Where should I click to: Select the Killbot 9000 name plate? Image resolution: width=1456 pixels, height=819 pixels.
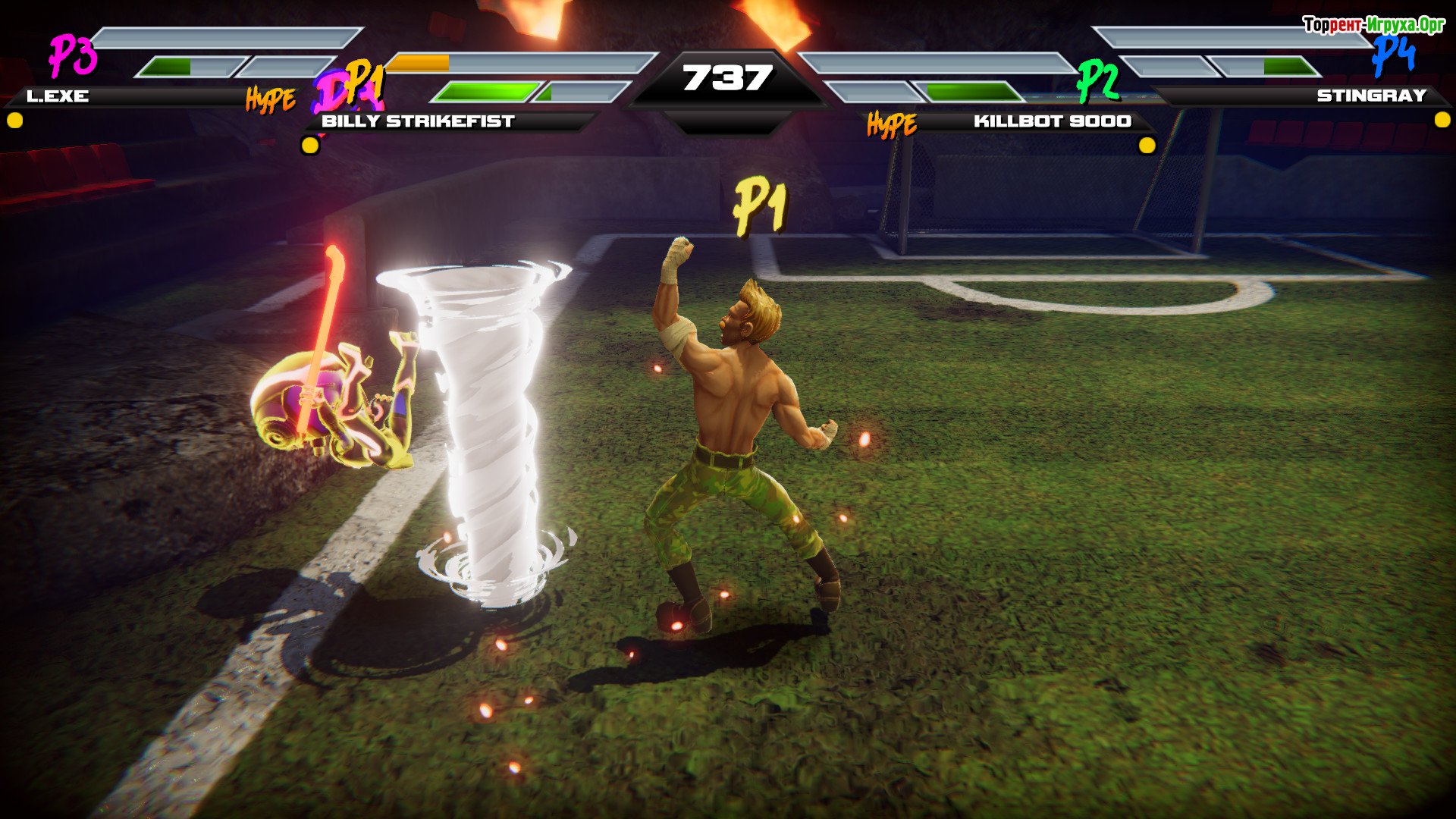tap(1052, 121)
